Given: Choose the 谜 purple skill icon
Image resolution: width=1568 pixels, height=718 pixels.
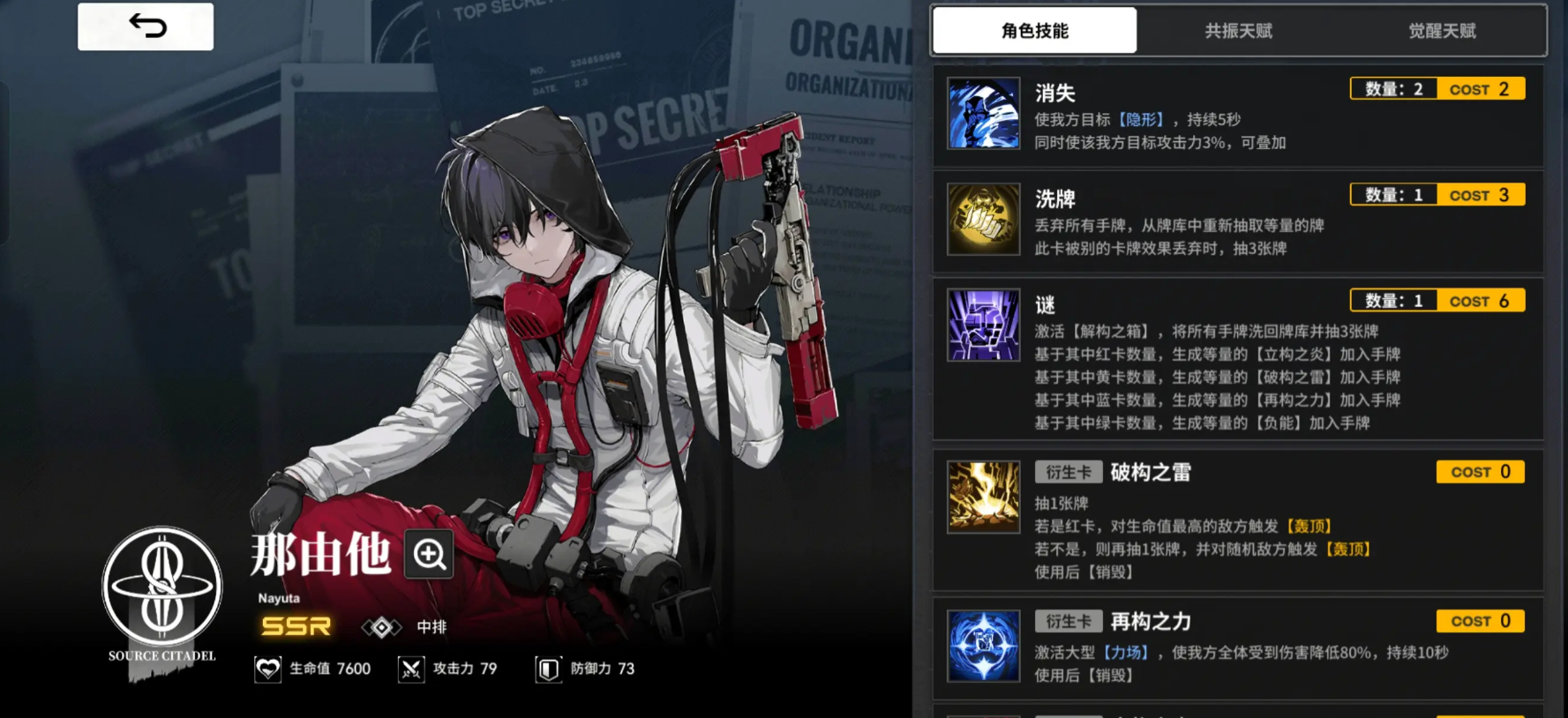Looking at the screenshot, I should tap(983, 325).
